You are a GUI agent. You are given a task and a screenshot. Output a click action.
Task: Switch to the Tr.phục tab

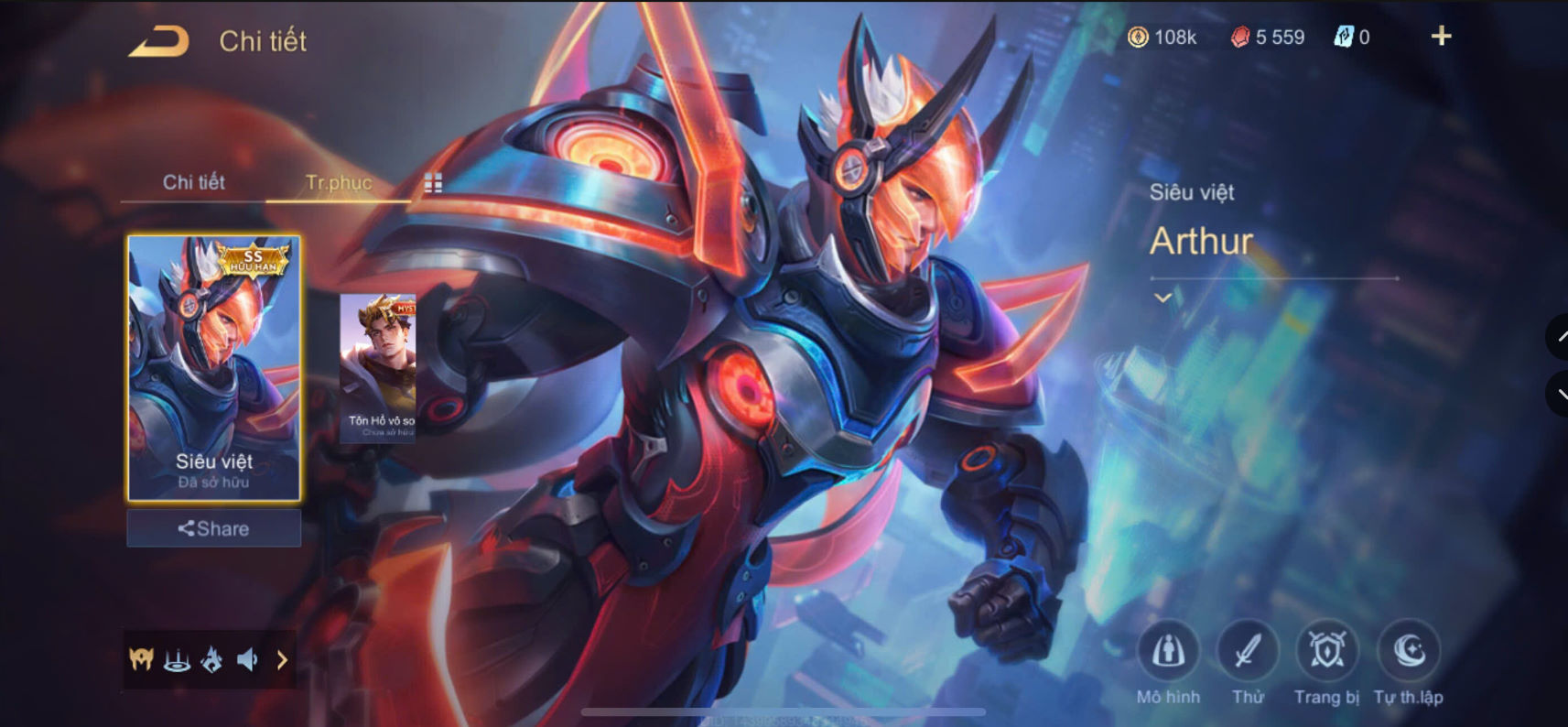(x=339, y=182)
